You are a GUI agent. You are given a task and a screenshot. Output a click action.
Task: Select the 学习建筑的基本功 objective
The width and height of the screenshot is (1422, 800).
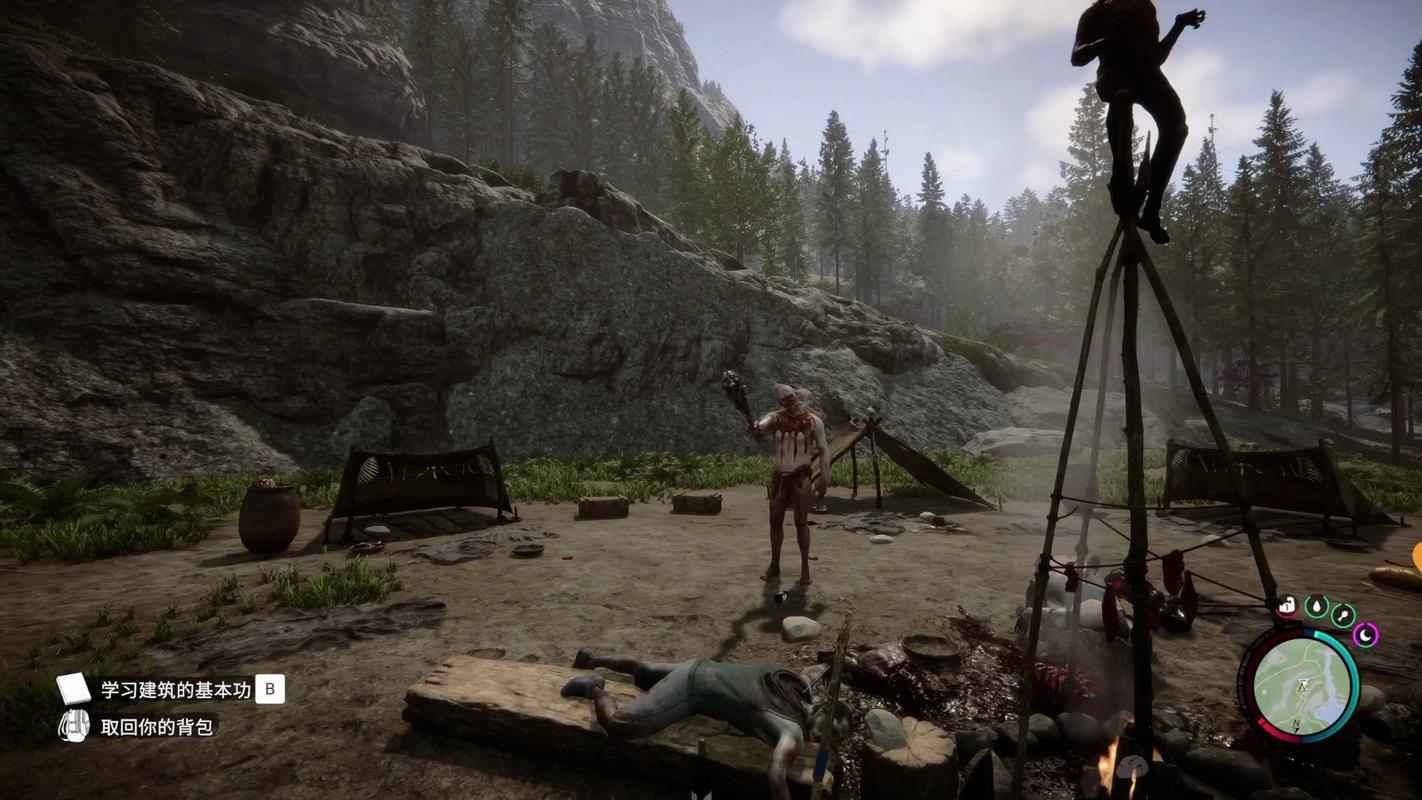click(x=176, y=689)
